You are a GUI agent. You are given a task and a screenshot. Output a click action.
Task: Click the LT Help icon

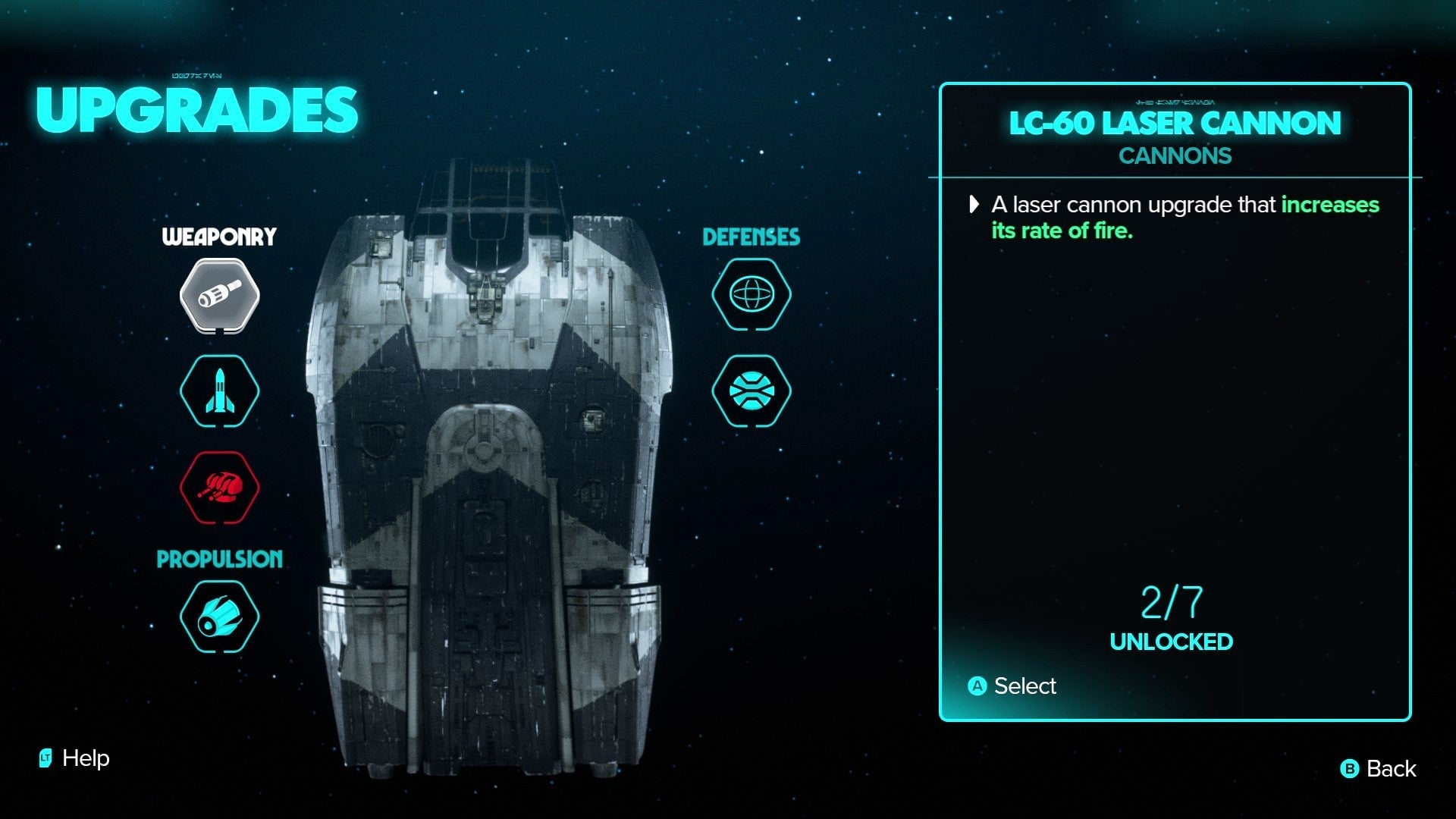click(x=47, y=758)
